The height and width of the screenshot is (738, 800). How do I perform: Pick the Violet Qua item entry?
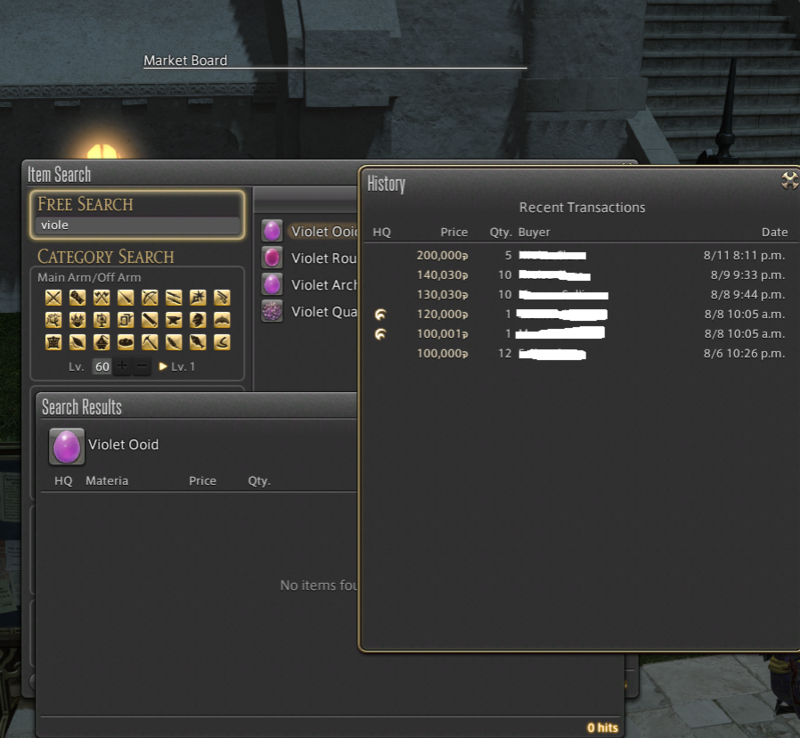coord(324,312)
